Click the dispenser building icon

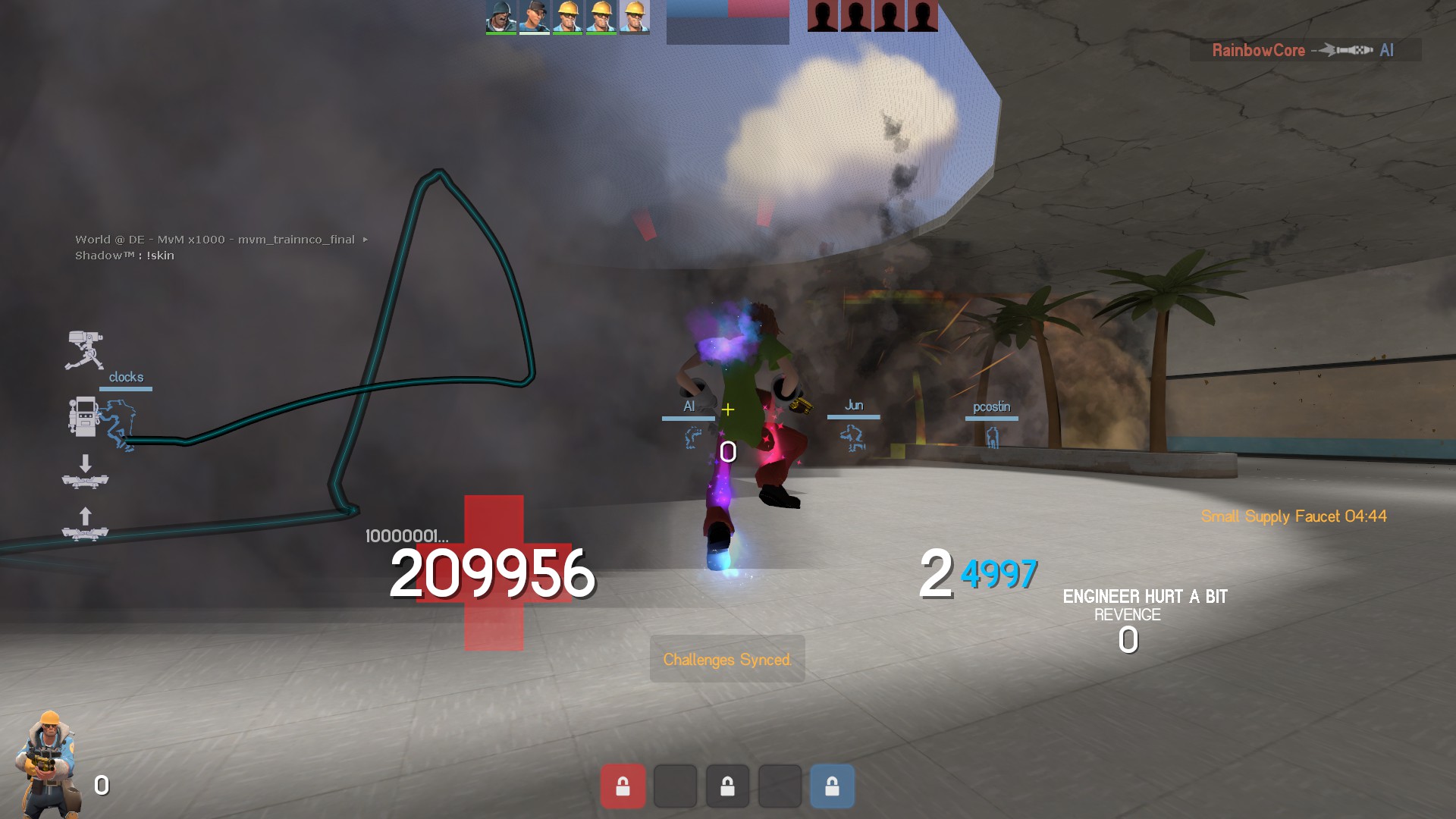coord(83,416)
